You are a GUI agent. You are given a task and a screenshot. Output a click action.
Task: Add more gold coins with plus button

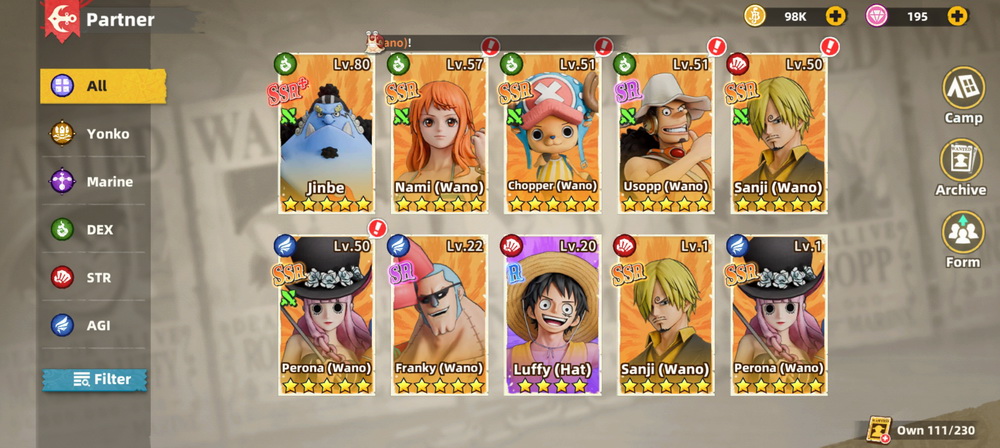click(835, 16)
